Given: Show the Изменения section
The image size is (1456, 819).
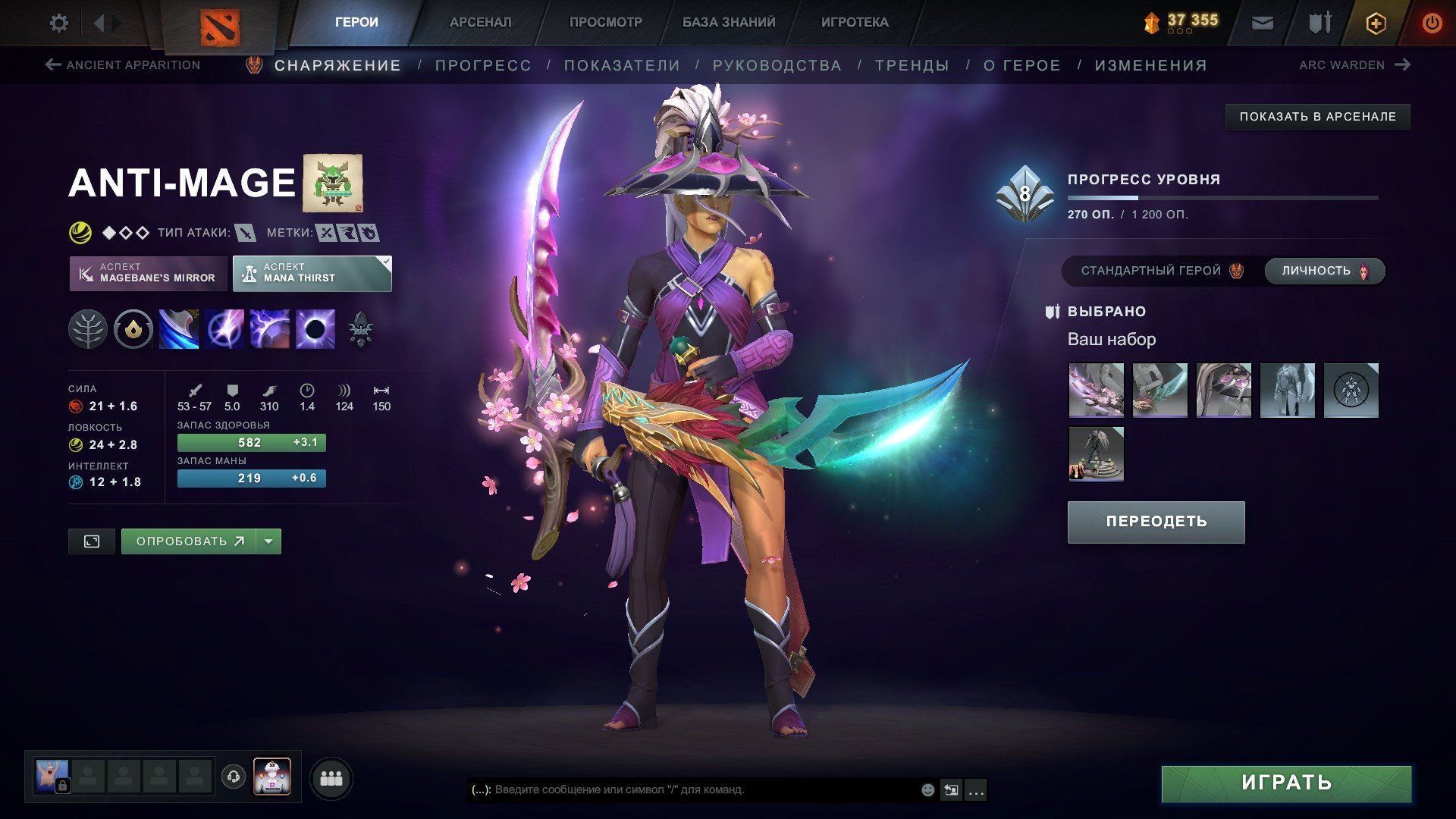Looking at the screenshot, I should [1150, 66].
